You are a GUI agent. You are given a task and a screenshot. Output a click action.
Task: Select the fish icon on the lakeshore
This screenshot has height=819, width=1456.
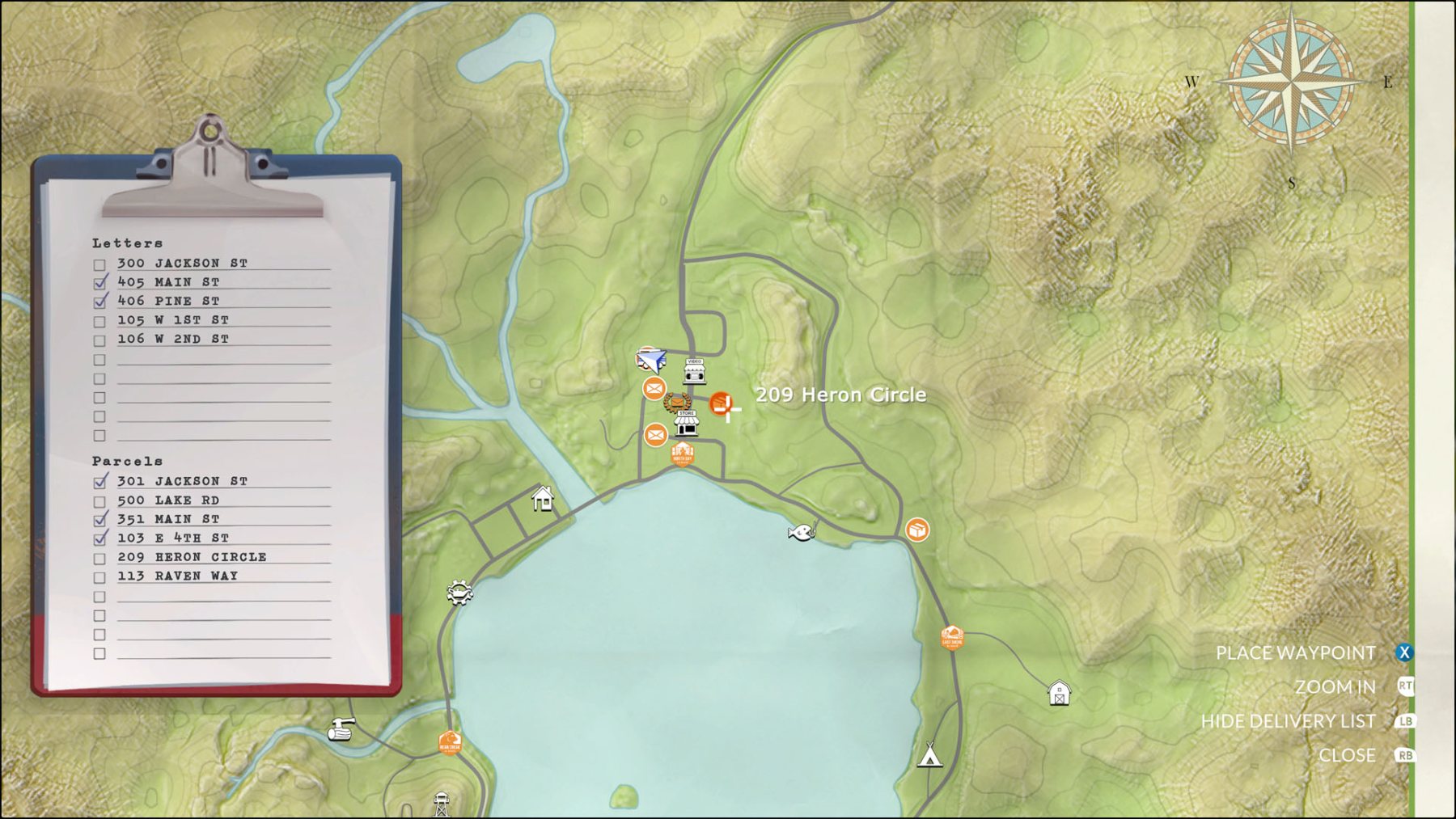click(x=802, y=532)
